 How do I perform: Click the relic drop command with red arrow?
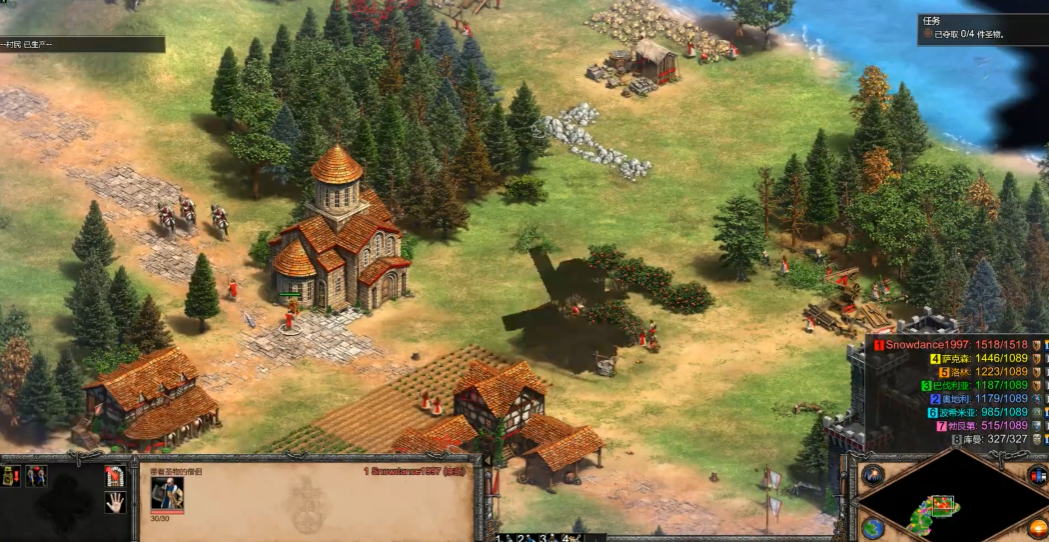click(10, 476)
